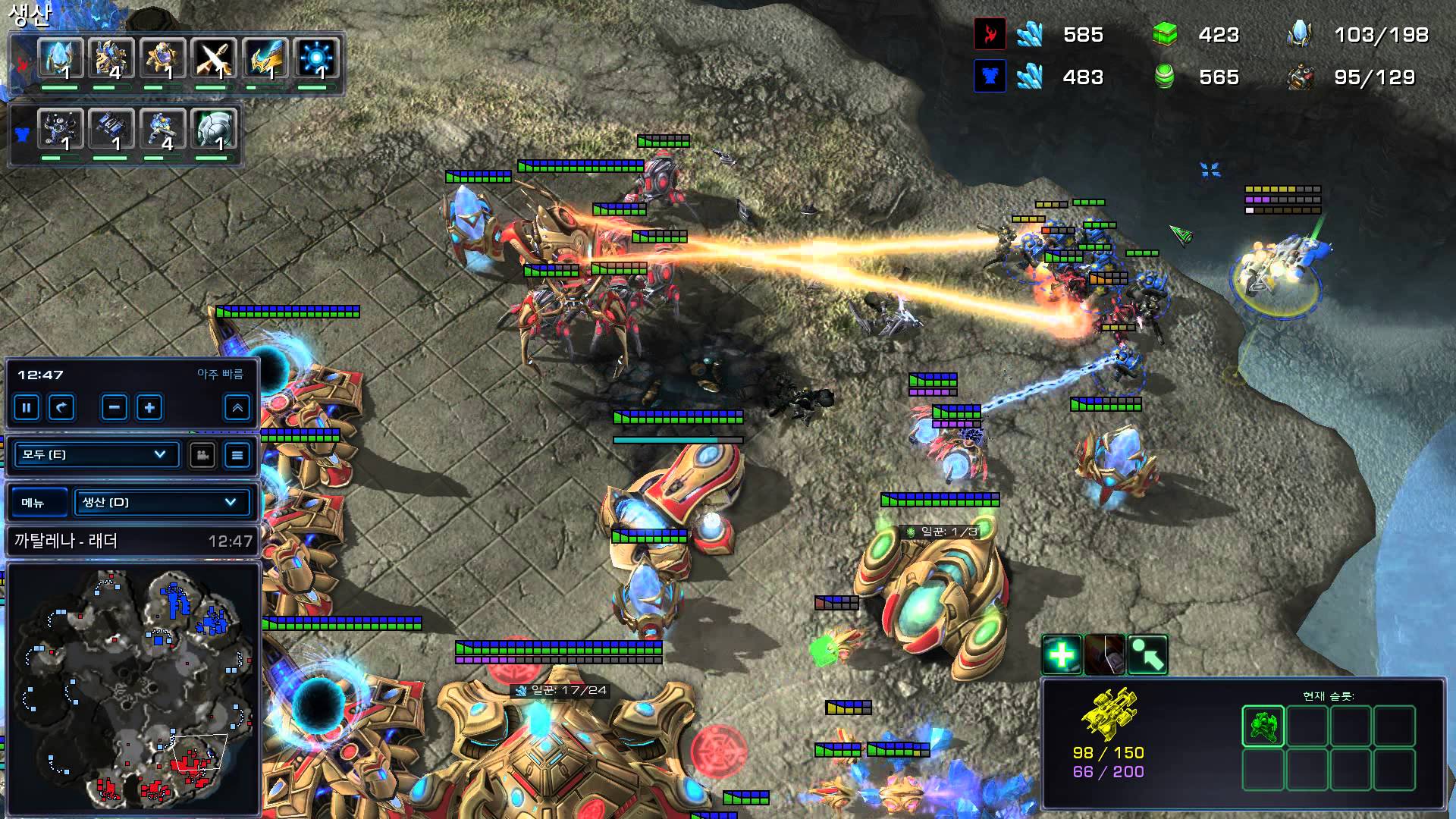Activate the green cross Heal ability
Screen dimensions: 1456x819
pos(1061,654)
